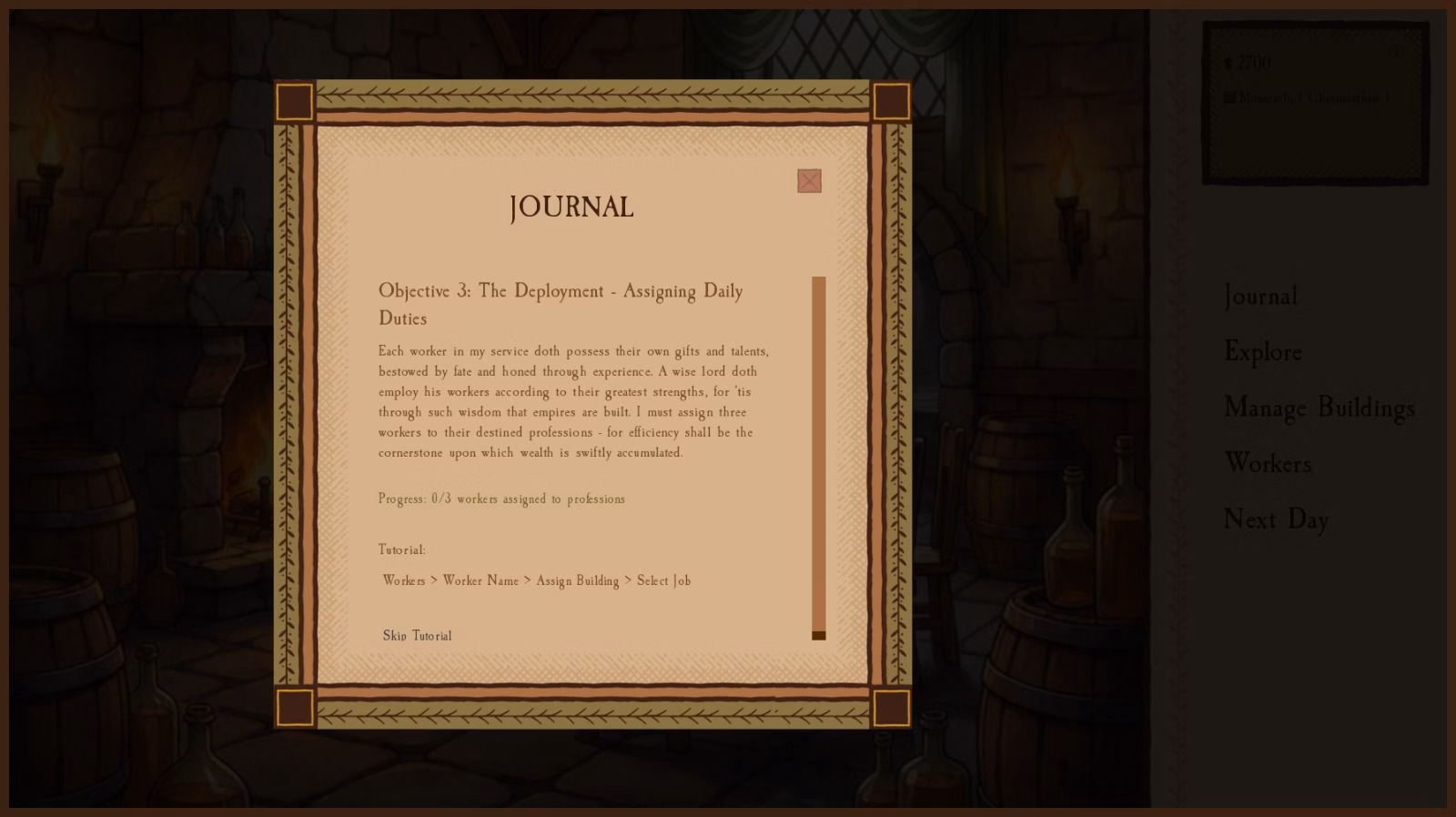Click the coin icon beside the 2700 gold amount
Viewport: 1456px width, 817px height.
1228,63
